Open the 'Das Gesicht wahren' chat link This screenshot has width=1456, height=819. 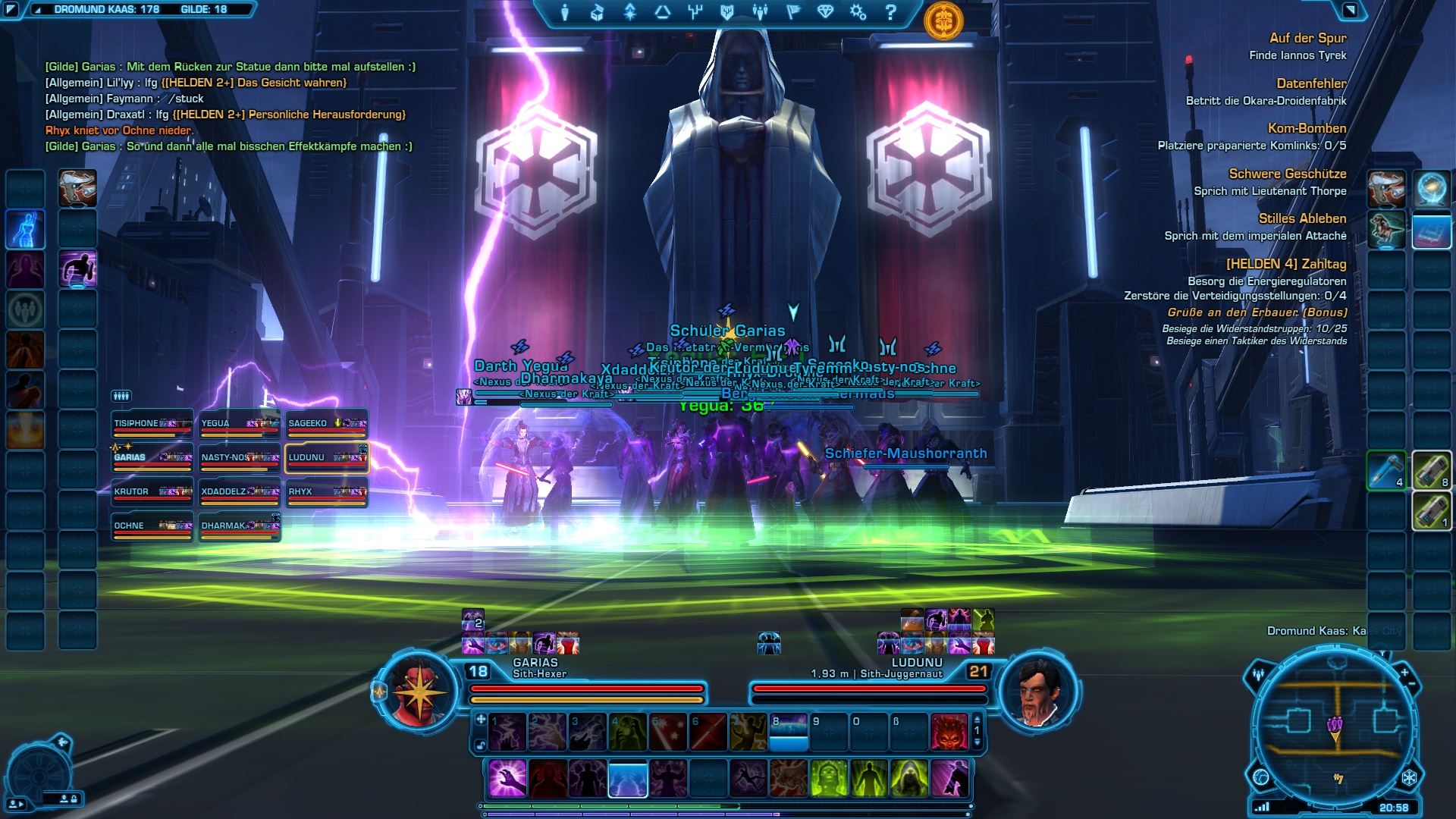pyautogui.click(x=254, y=83)
